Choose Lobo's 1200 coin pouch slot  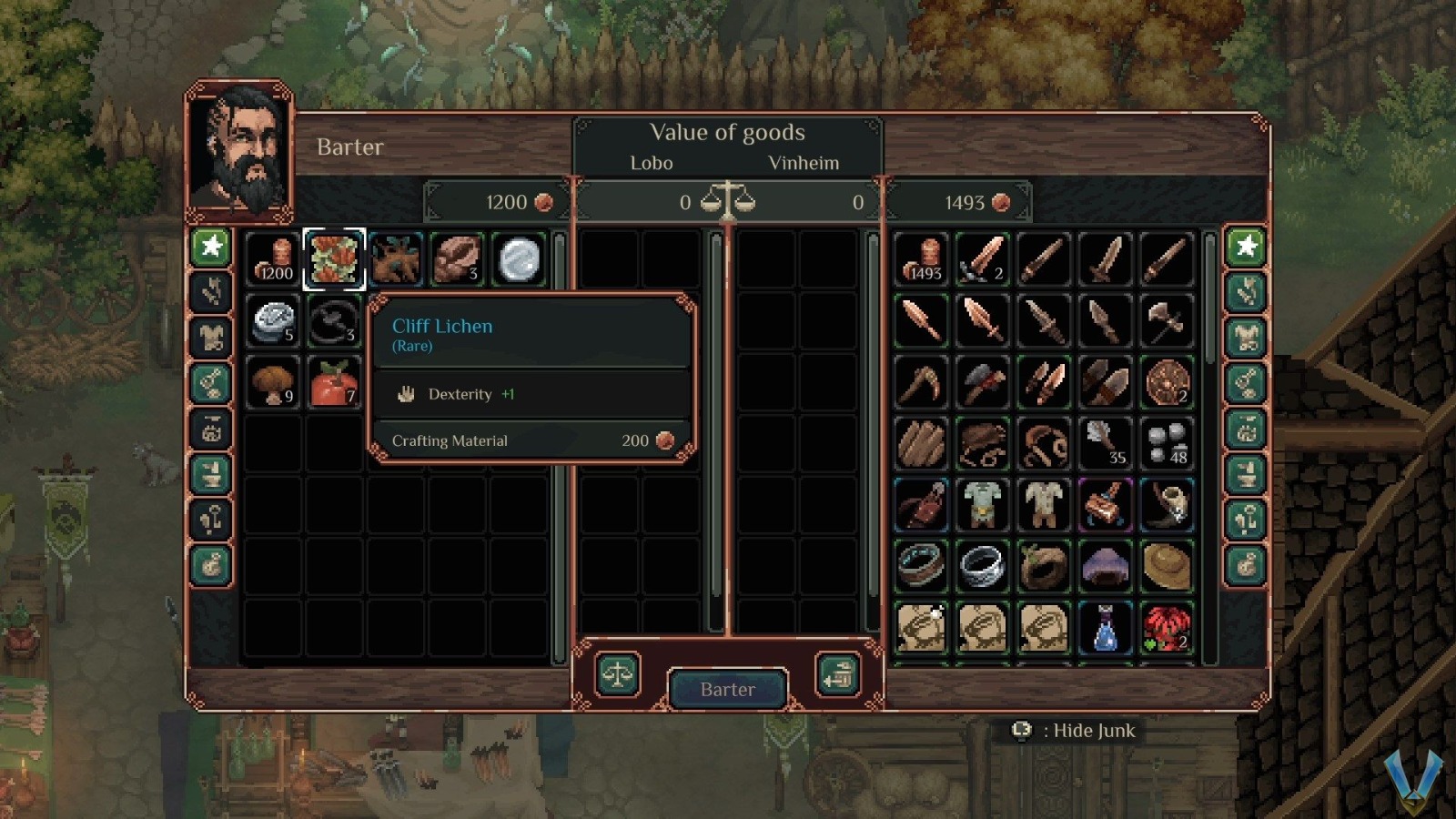click(273, 259)
